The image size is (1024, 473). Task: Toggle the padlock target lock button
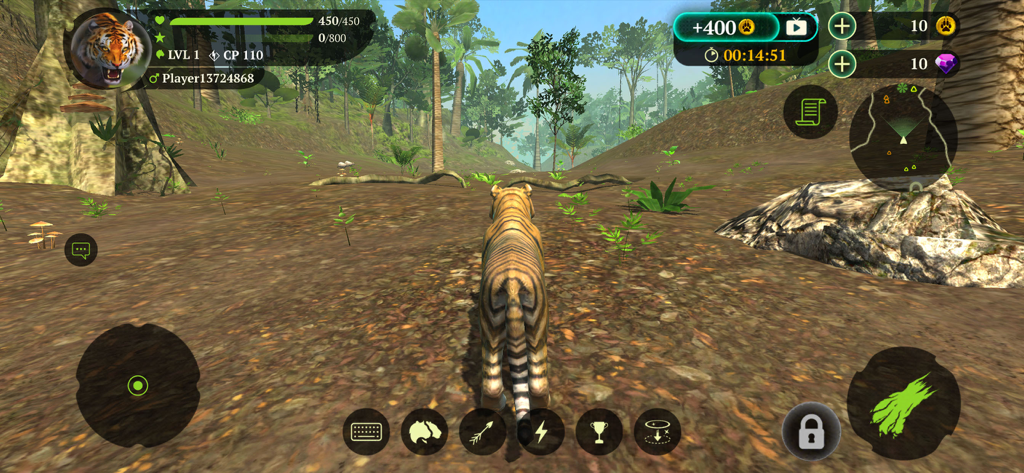point(810,432)
